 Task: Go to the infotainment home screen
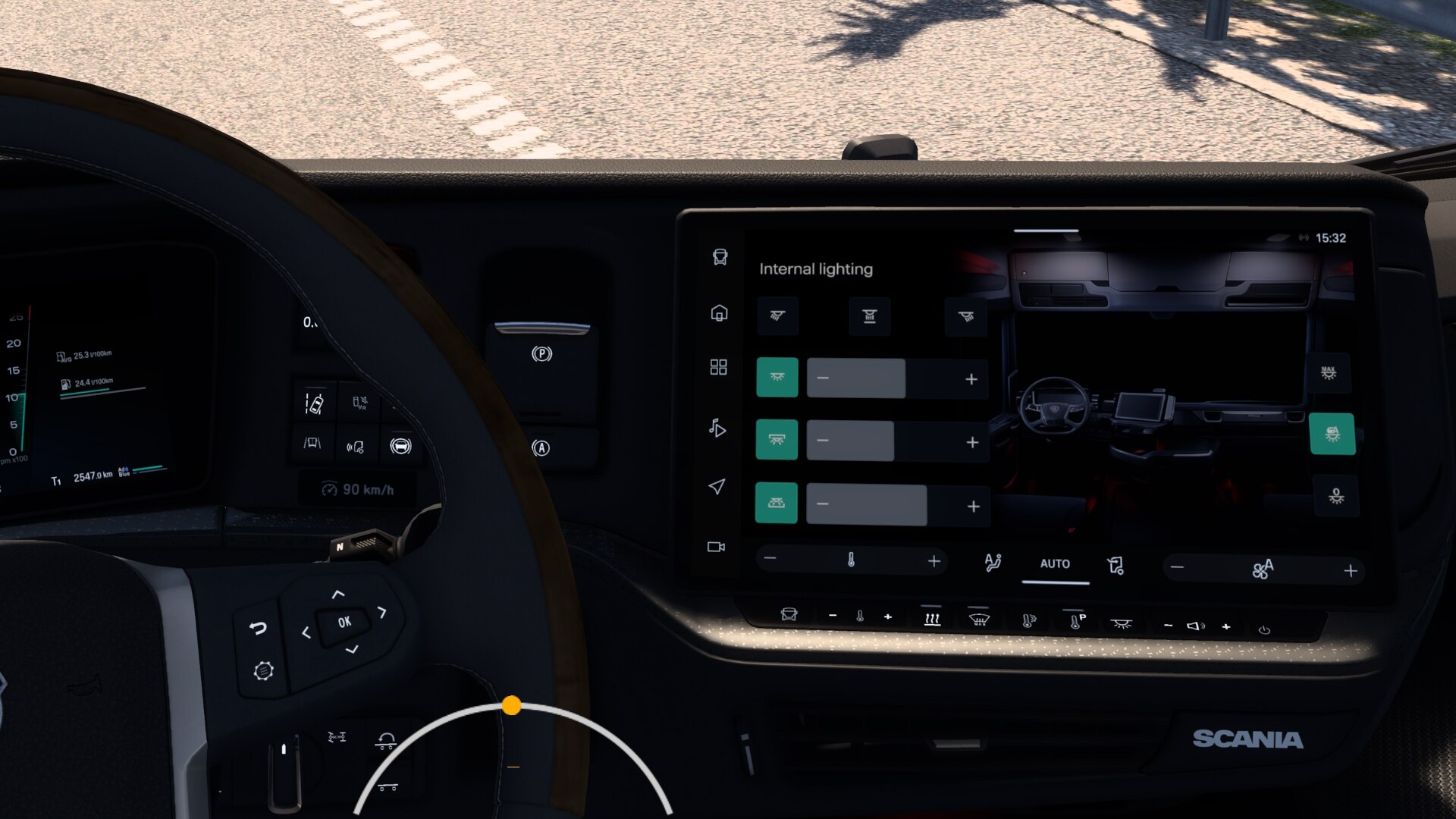point(719,312)
